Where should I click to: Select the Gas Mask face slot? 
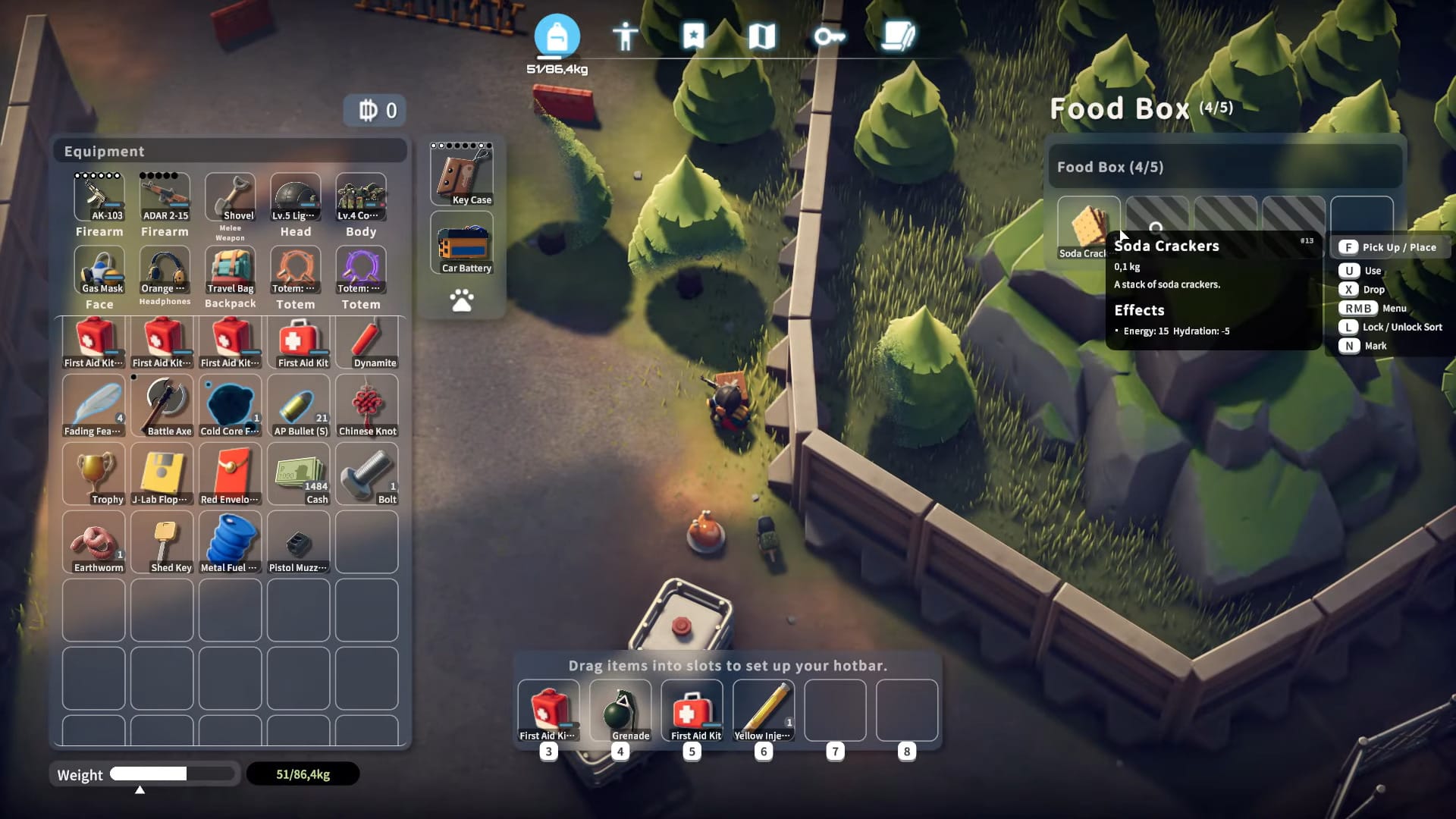(x=99, y=271)
